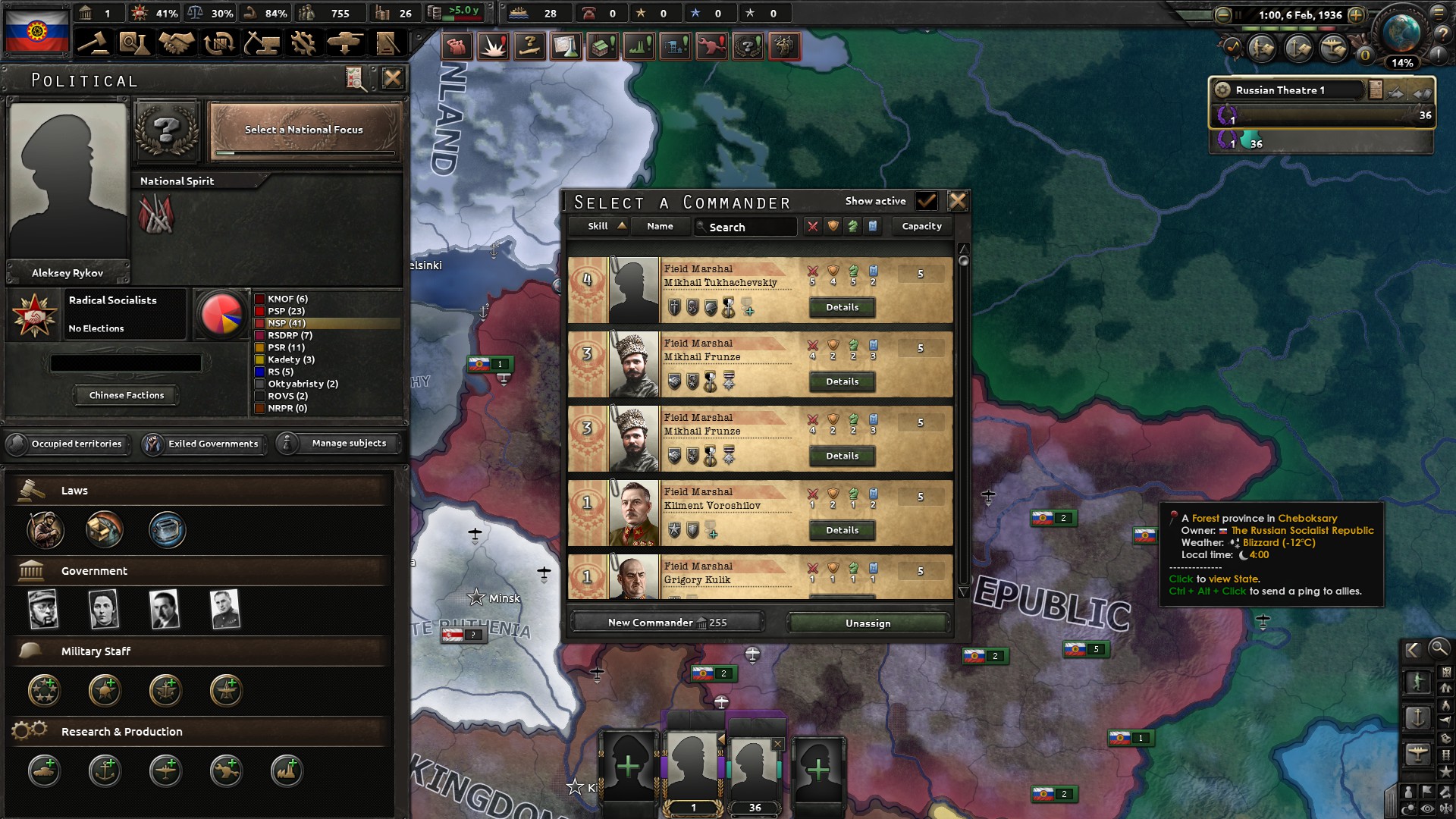Toggle the shield filter in the commander list
This screenshot has height=819, width=1456.
832,226
